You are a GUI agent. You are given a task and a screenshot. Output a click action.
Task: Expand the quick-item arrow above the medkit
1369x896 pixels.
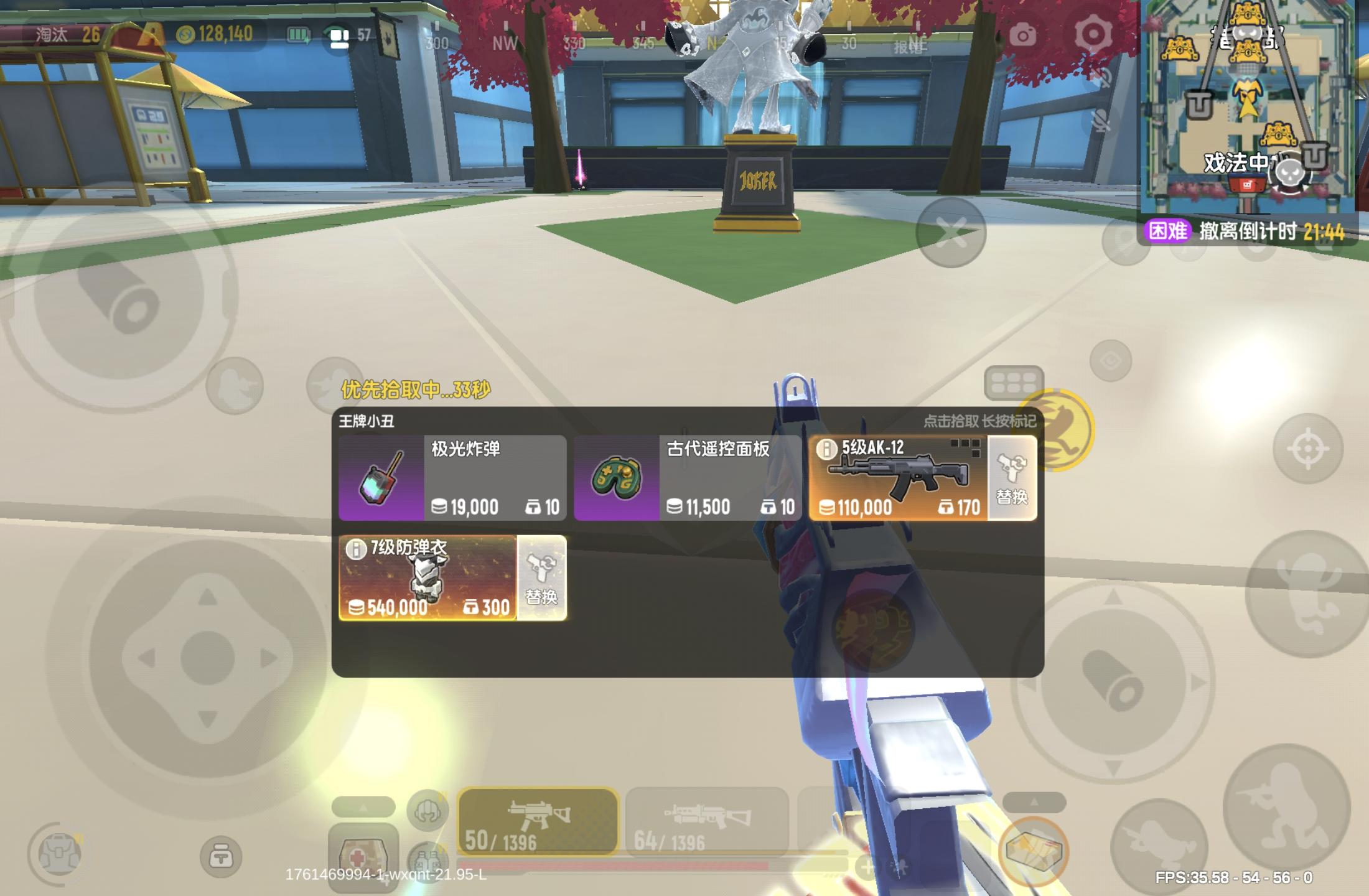[x=364, y=808]
